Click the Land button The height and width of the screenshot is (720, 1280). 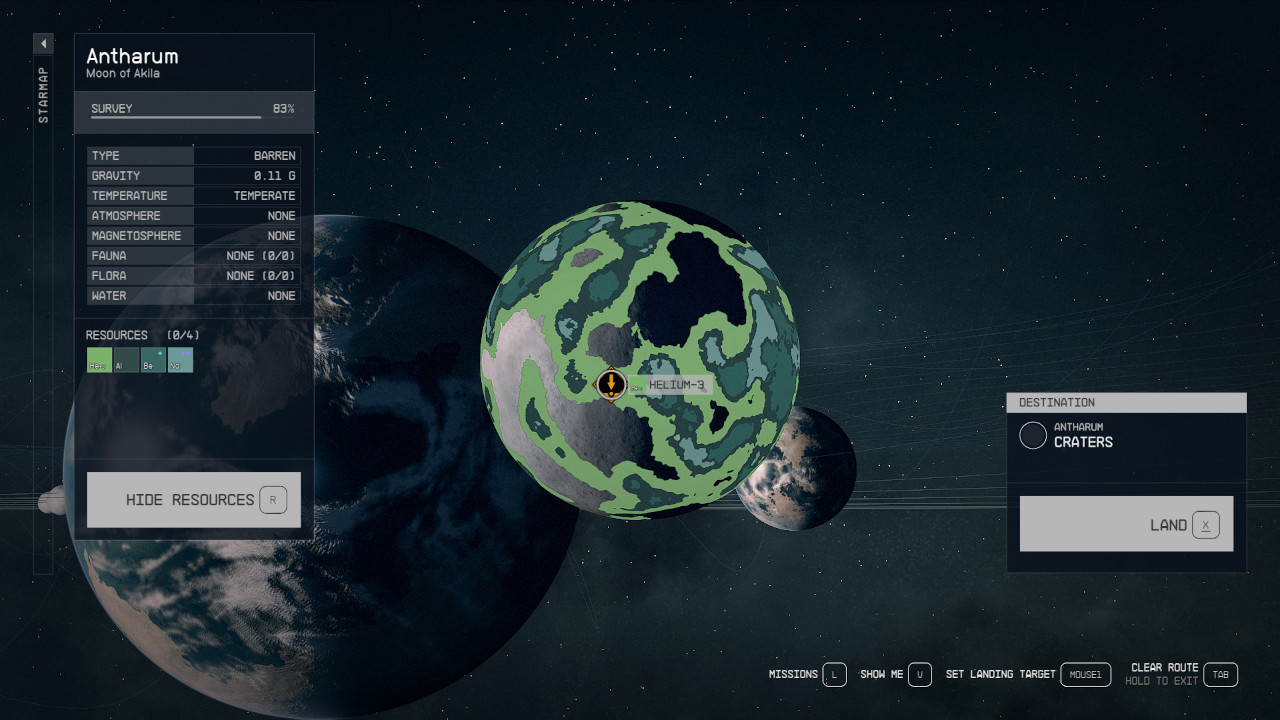(x=1126, y=523)
